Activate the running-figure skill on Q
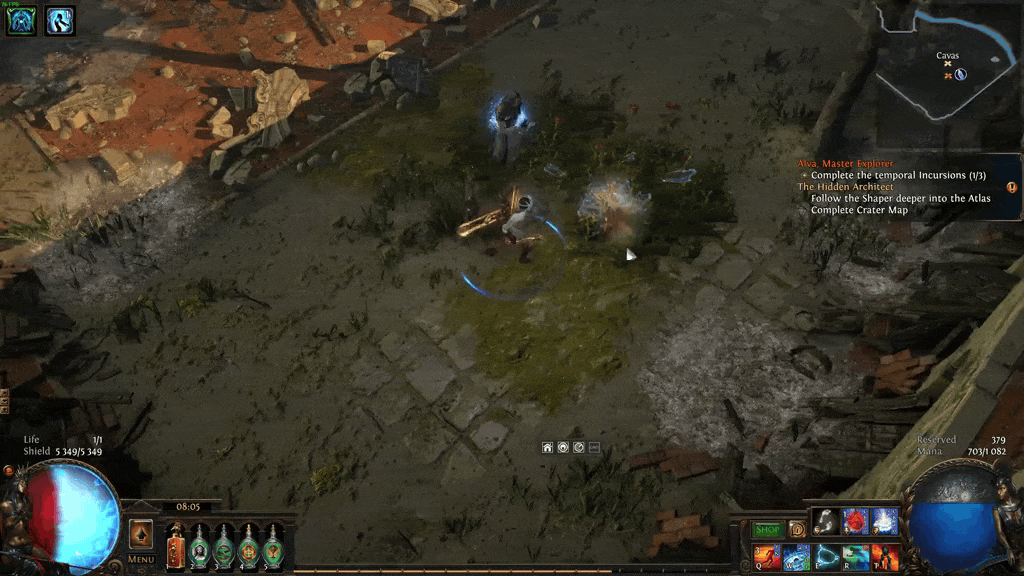Image resolution: width=1024 pixels, height=576 pixels. point(767,557)
